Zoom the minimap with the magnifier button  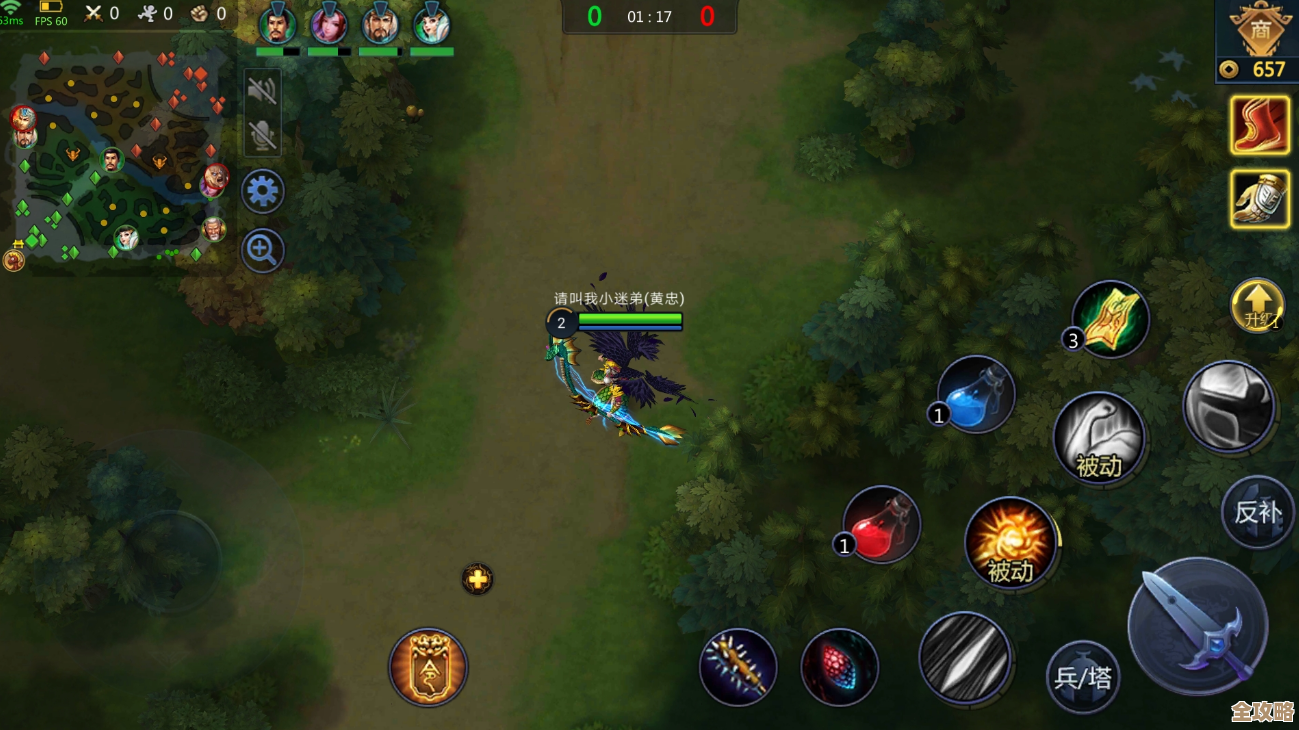click(263, 251)
